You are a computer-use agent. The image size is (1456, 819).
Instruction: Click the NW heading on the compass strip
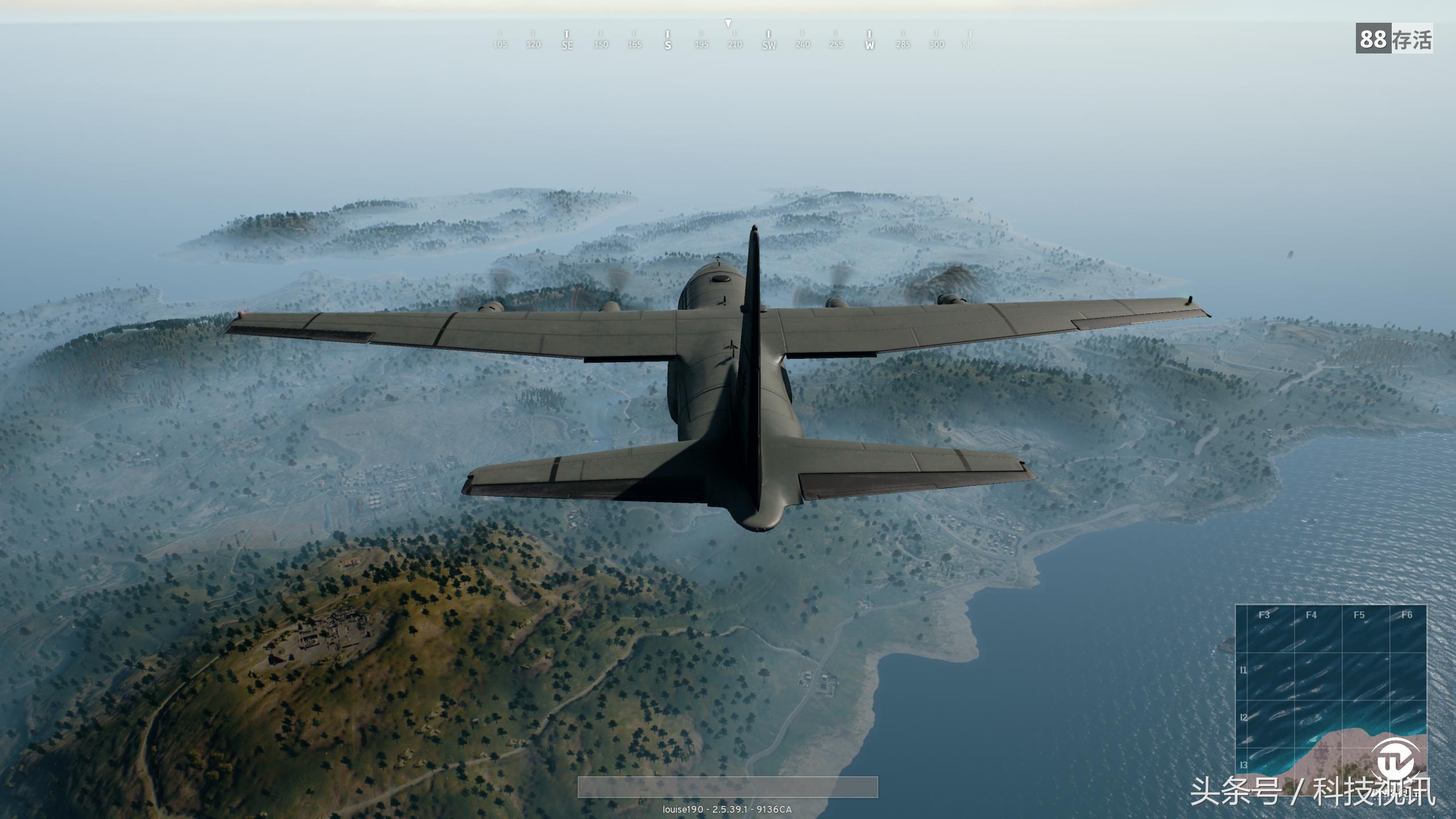(970, 44)
